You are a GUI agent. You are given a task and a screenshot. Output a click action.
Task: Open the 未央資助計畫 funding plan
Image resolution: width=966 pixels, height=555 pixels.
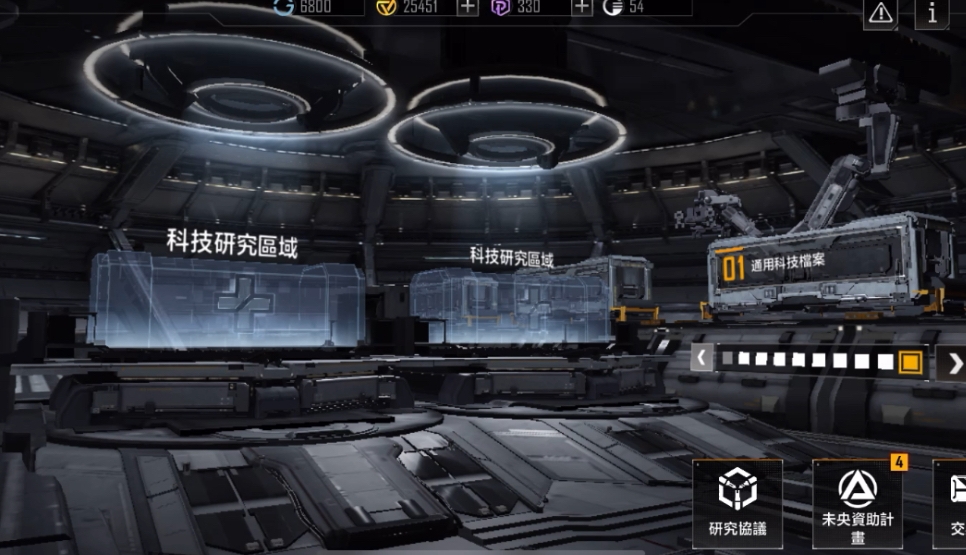coord(857,503)
